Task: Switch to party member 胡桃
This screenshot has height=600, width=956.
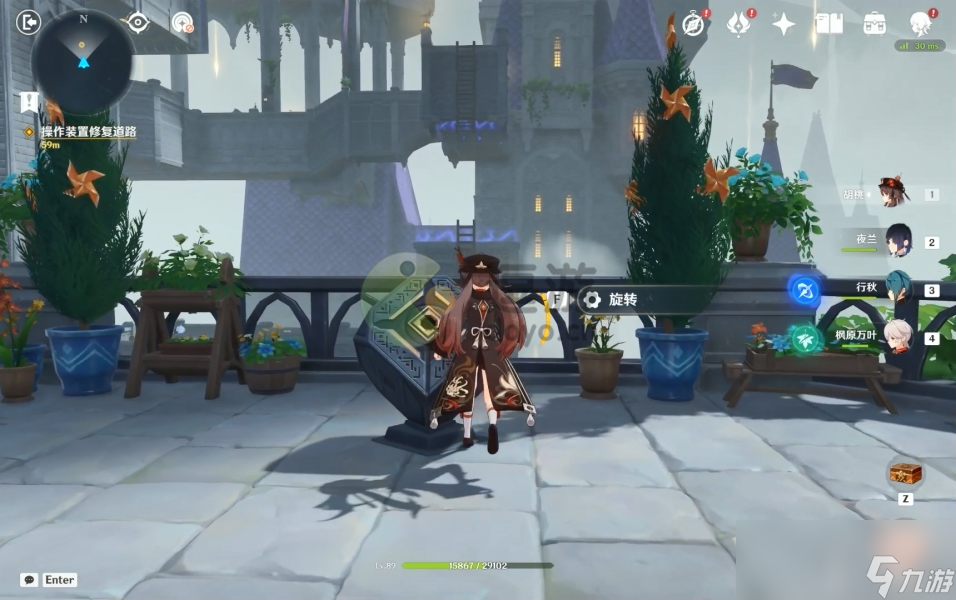Action: point(893,194)
